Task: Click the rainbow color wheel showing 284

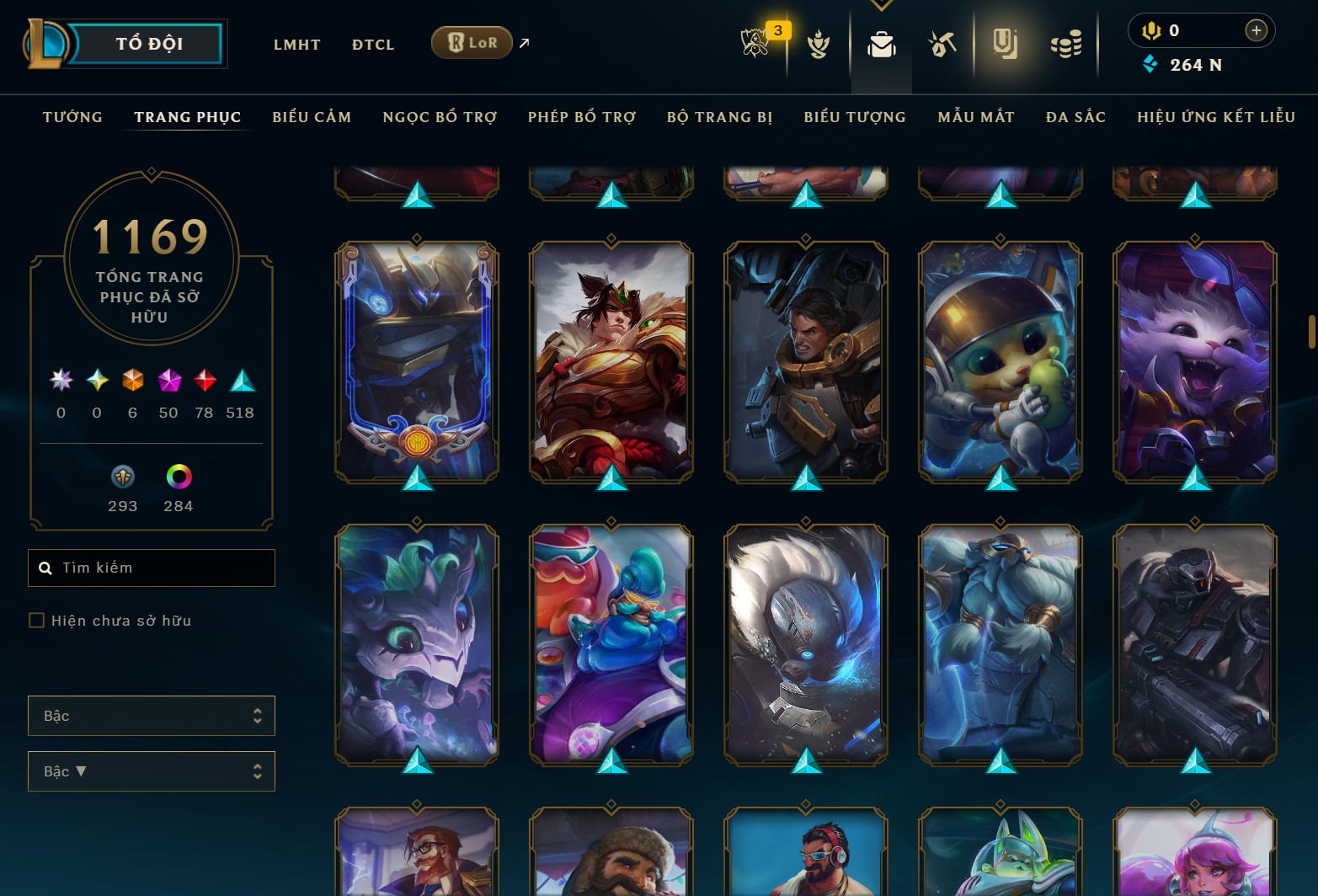Action: point(177,477)
